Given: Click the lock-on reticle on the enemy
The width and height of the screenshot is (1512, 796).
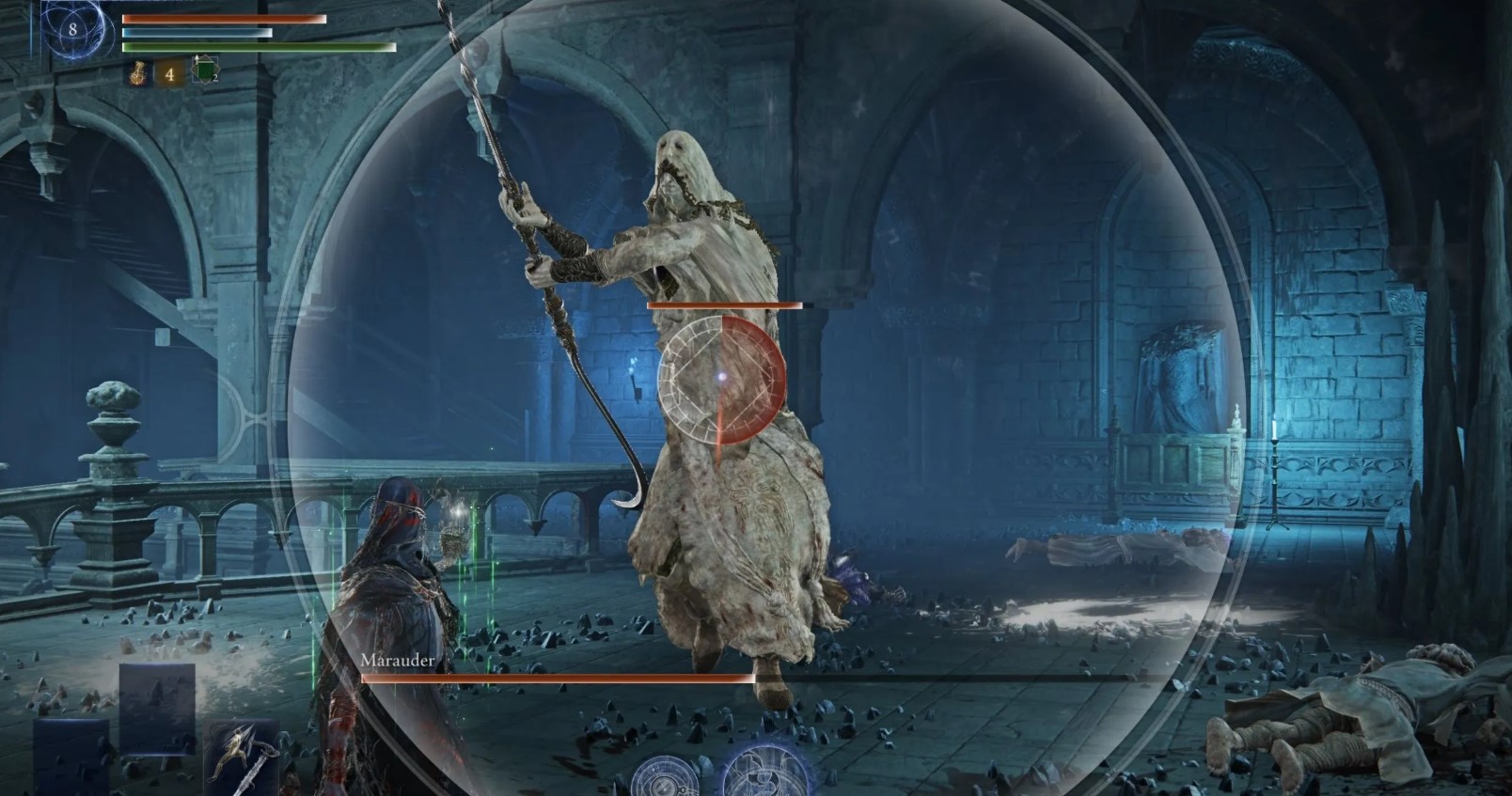Looking at the screenshot, I should pos(721,377).
